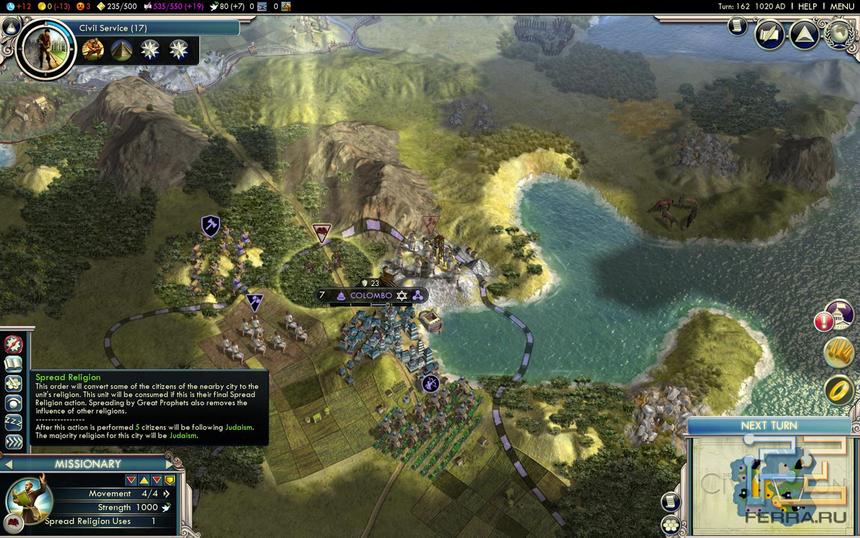Activate the Spread Religion unit action
This screenshot has width=860, height=538.
pos(13,363)
